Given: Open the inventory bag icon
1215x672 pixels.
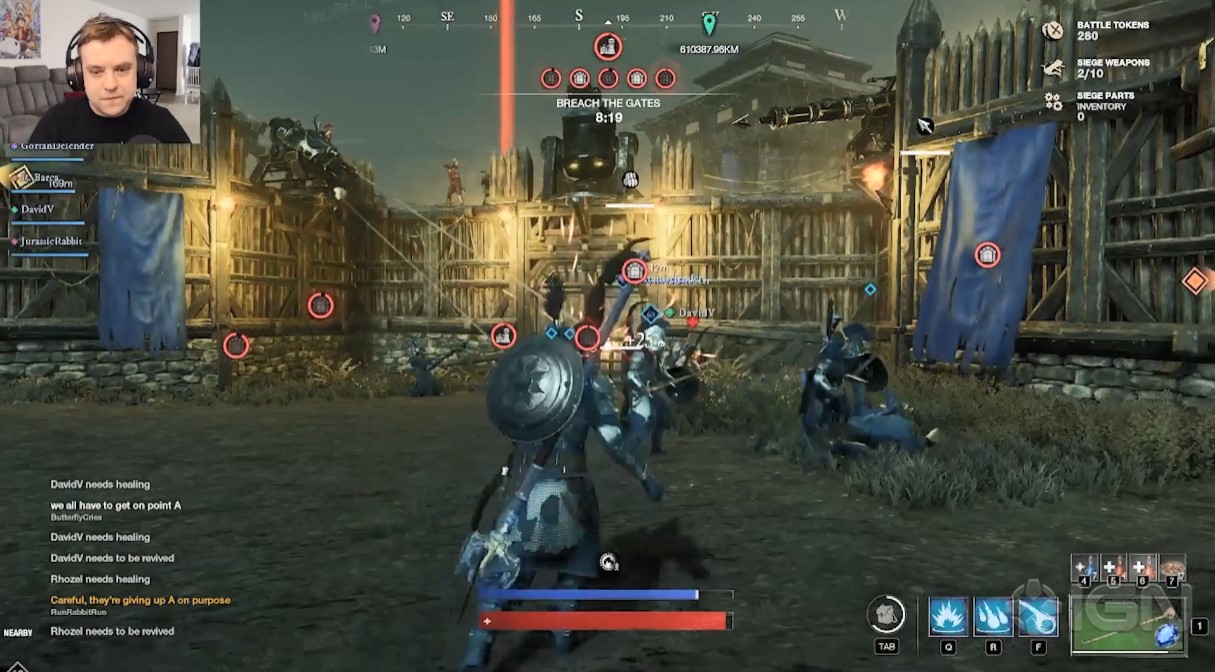Looking at the screenshot, I should pyautogui.click(x=886, y=614).
